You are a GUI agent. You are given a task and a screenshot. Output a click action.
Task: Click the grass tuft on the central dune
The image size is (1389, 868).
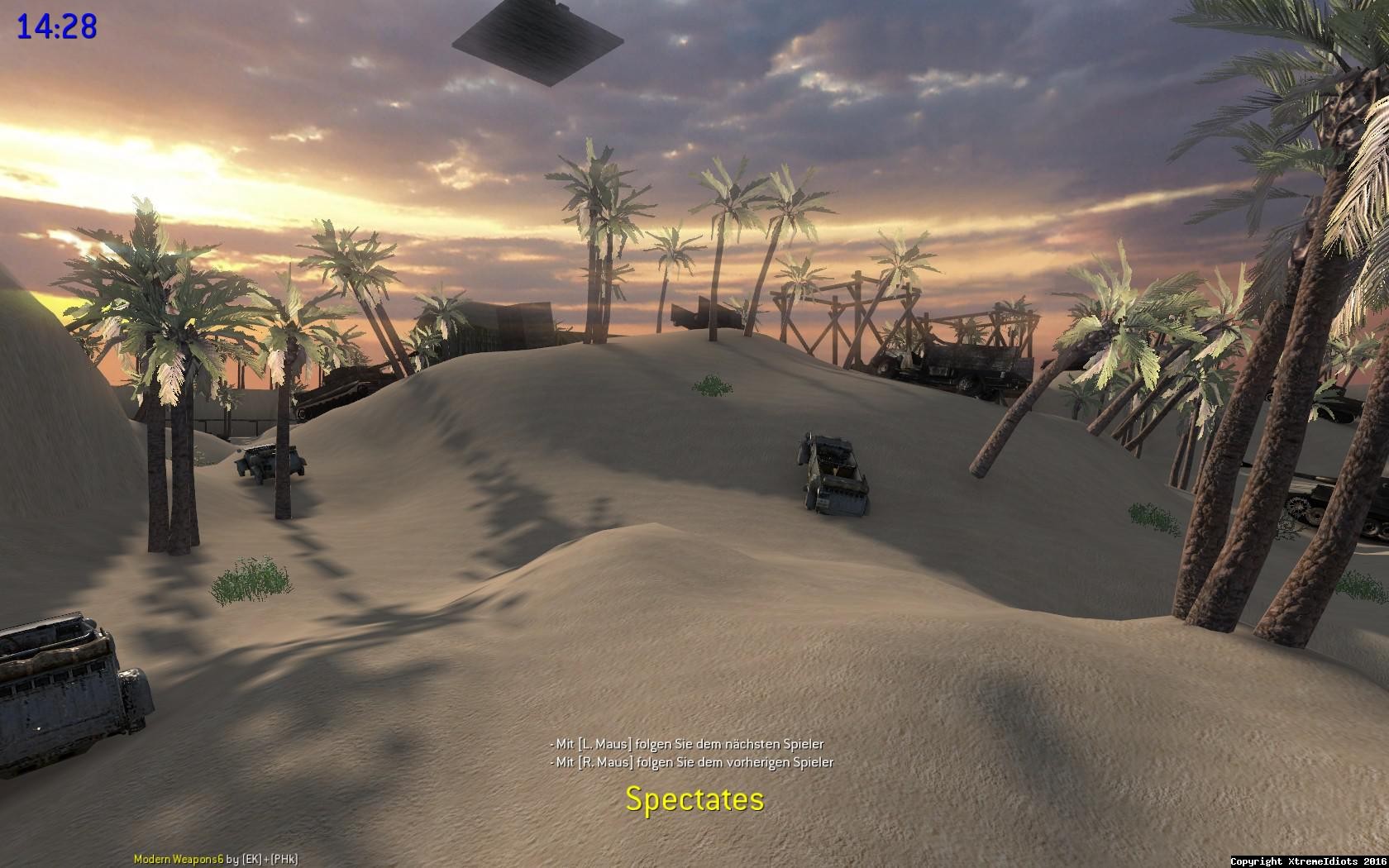(x=711, y=384)
